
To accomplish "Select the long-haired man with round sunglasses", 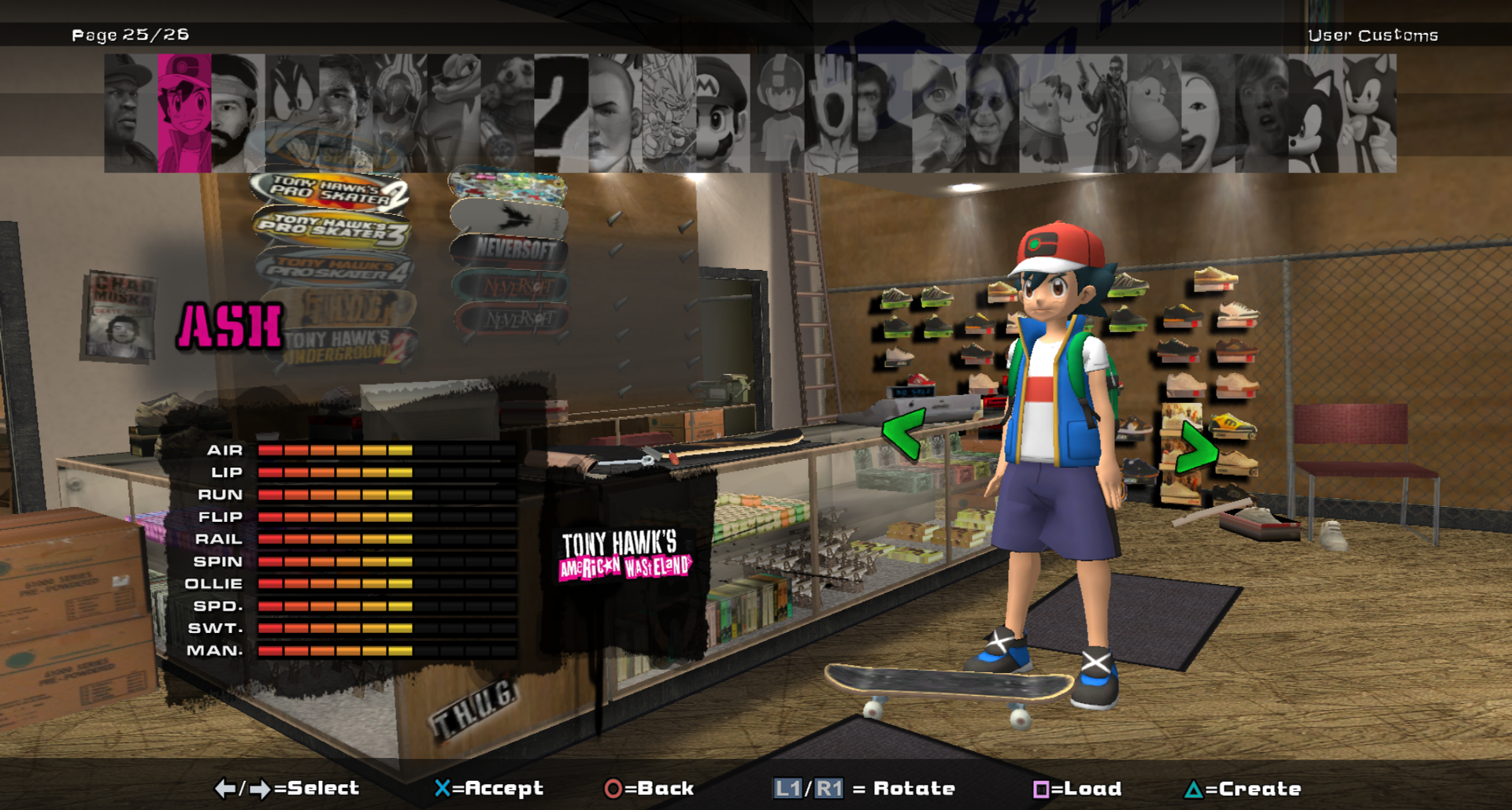I will click(992, 113).
